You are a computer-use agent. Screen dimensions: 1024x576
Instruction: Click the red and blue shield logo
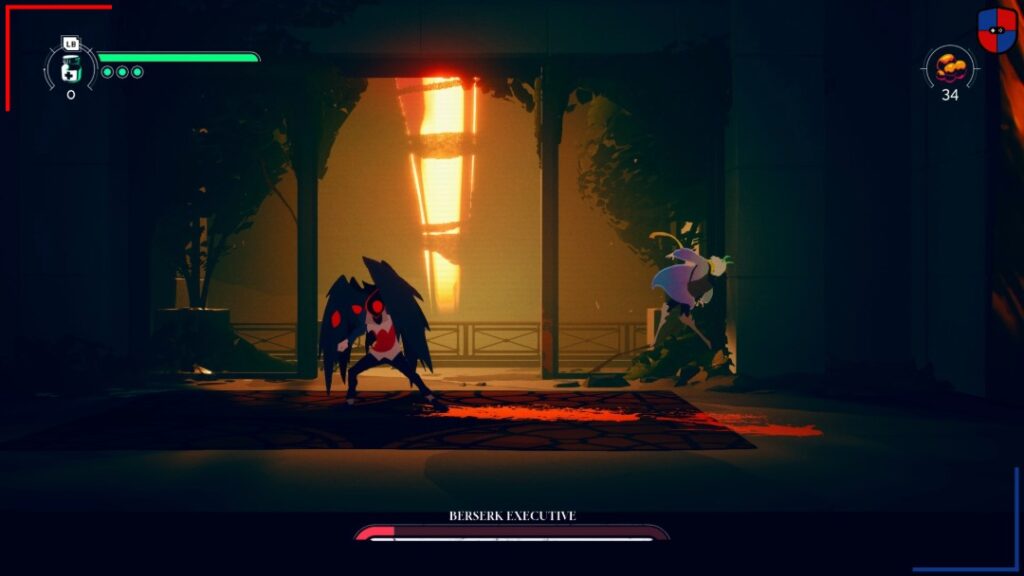(996, 30)
